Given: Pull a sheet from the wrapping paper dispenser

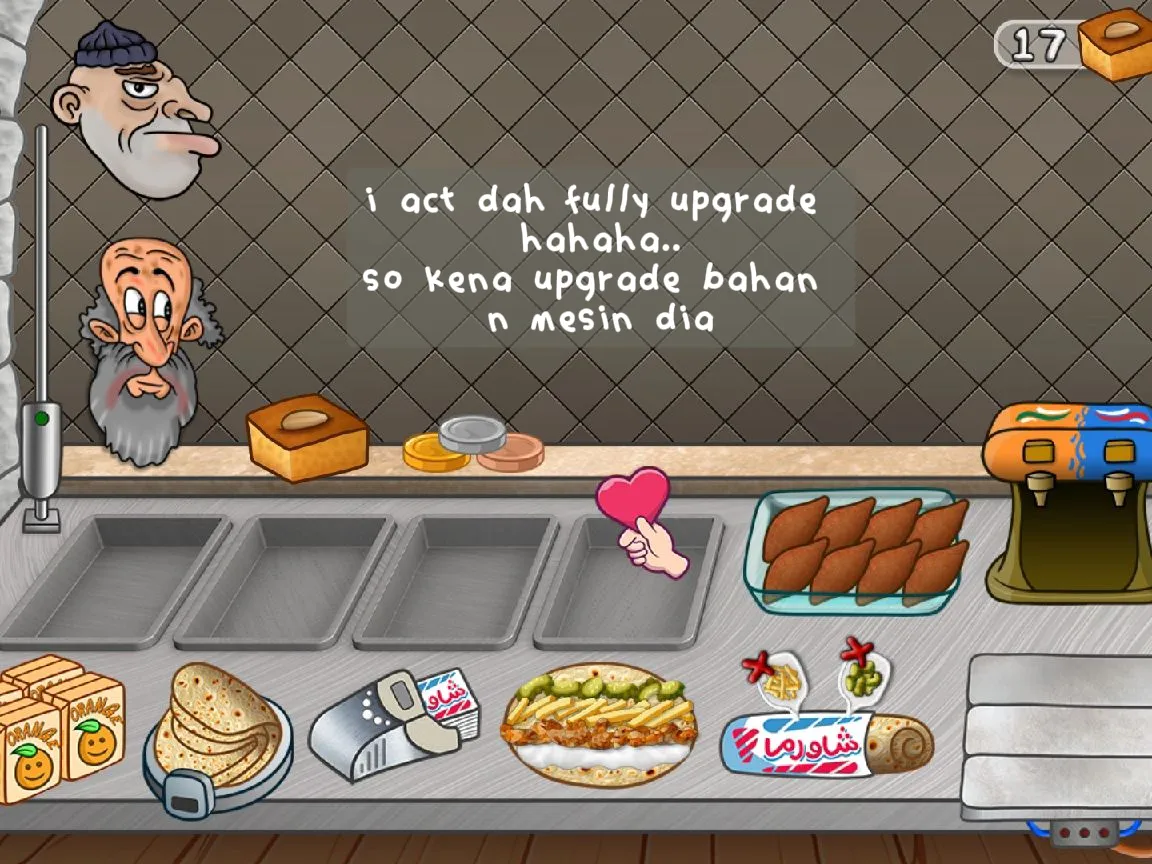Looking at the screenshot, I should (x=385, y=722).
